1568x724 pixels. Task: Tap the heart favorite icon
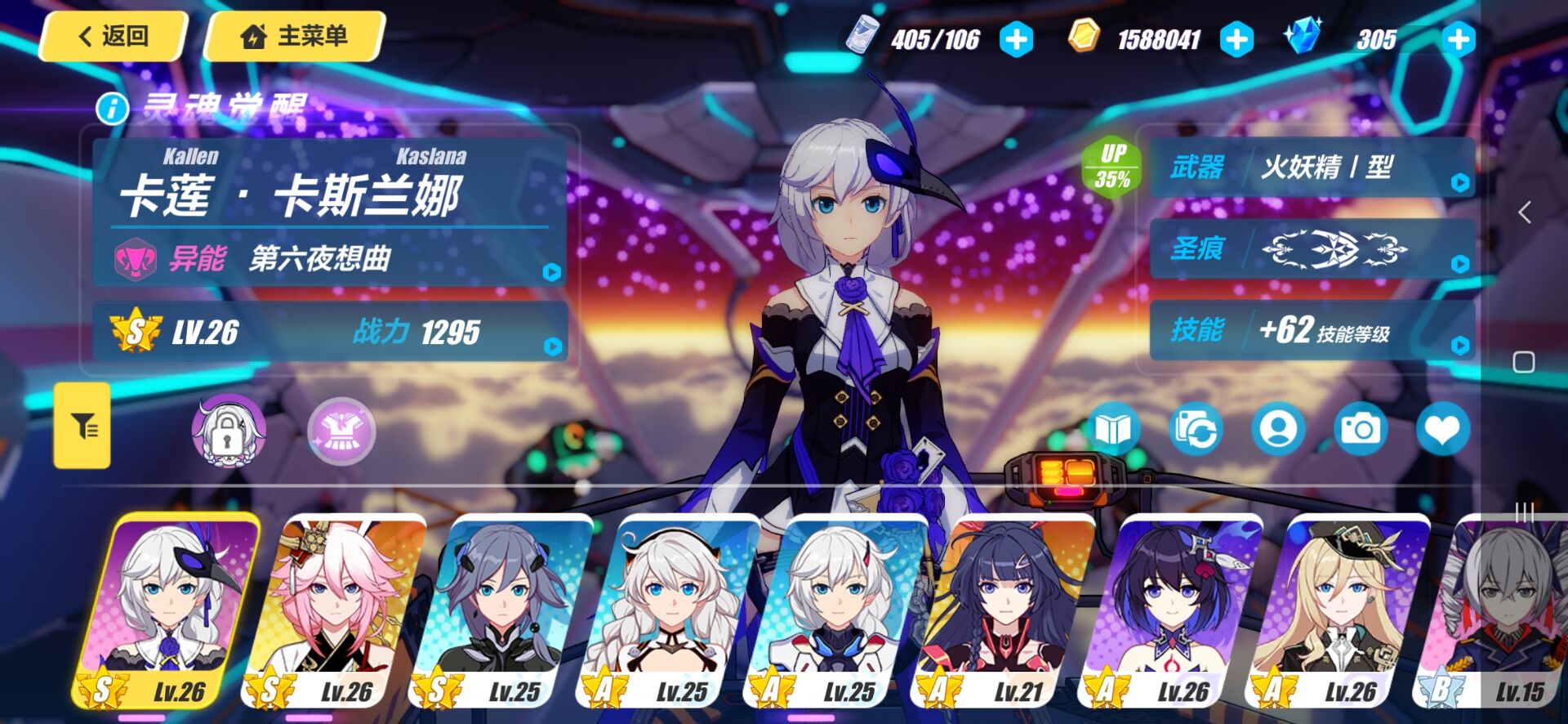pos(1442,429)
